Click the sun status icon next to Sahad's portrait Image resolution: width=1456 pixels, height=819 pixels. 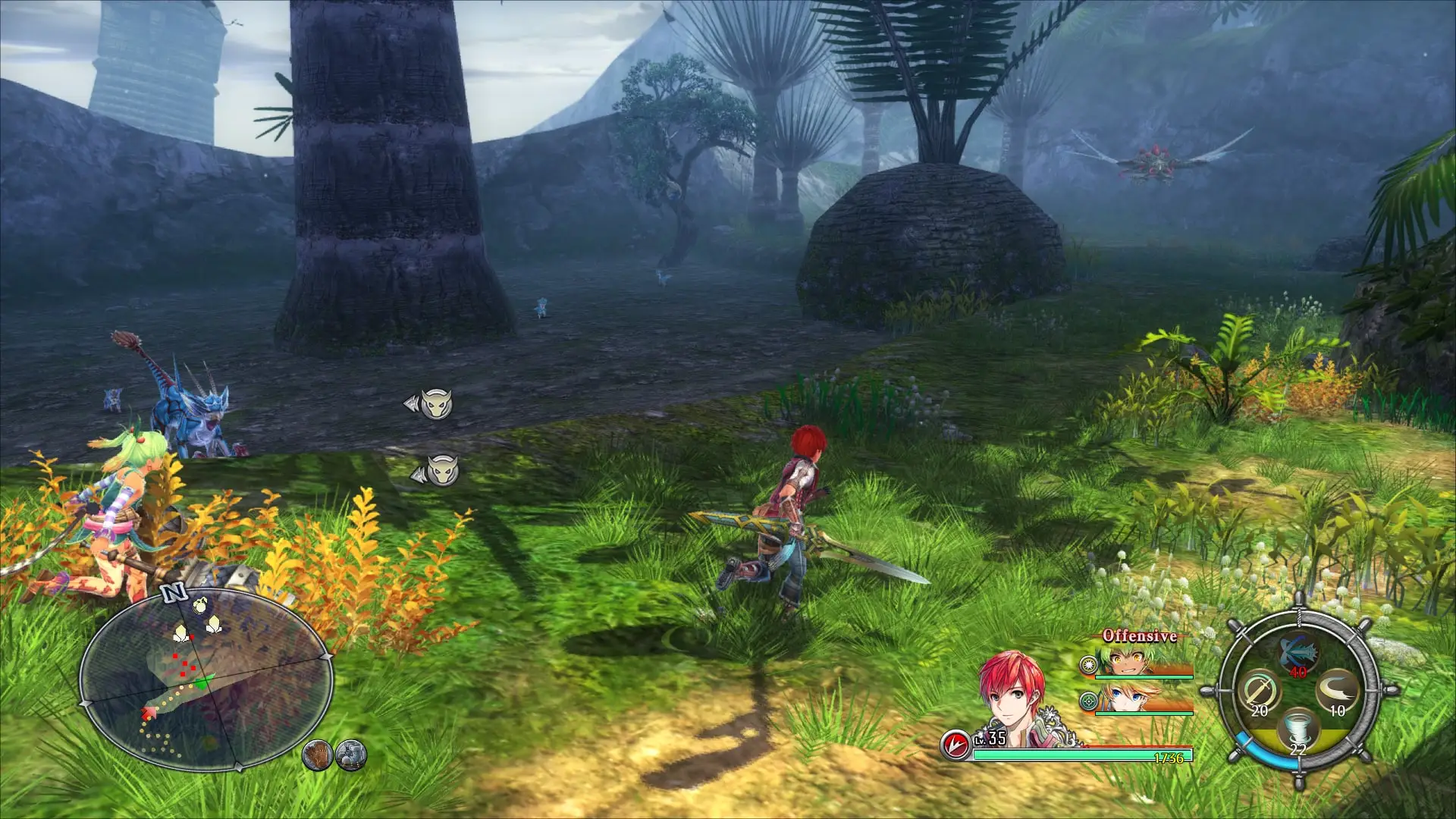[x=1088, y=665]
